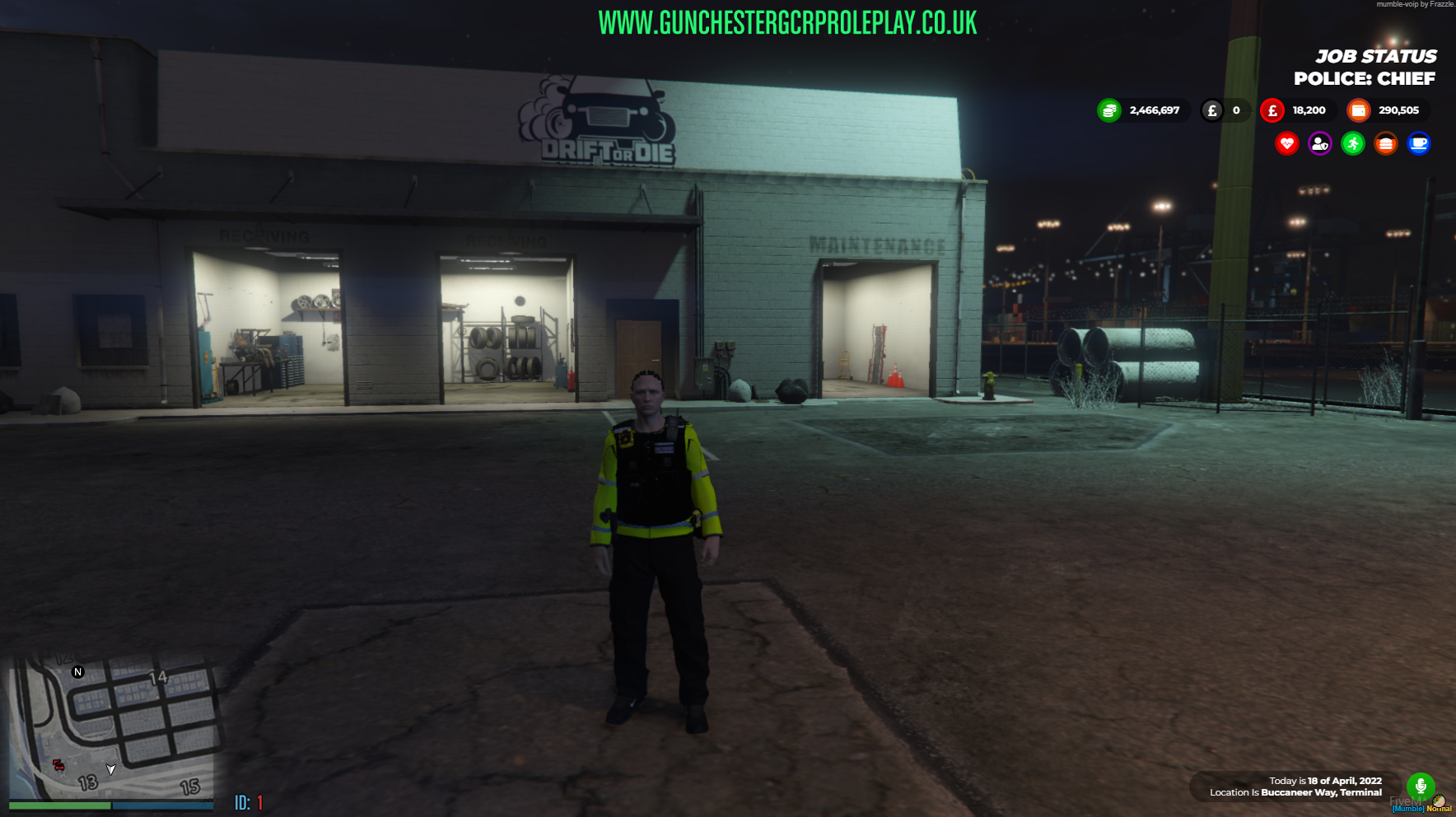Open the orange wallet balance icon
Viewport: 1456px width, 817px height.
tap(1359, 110)
